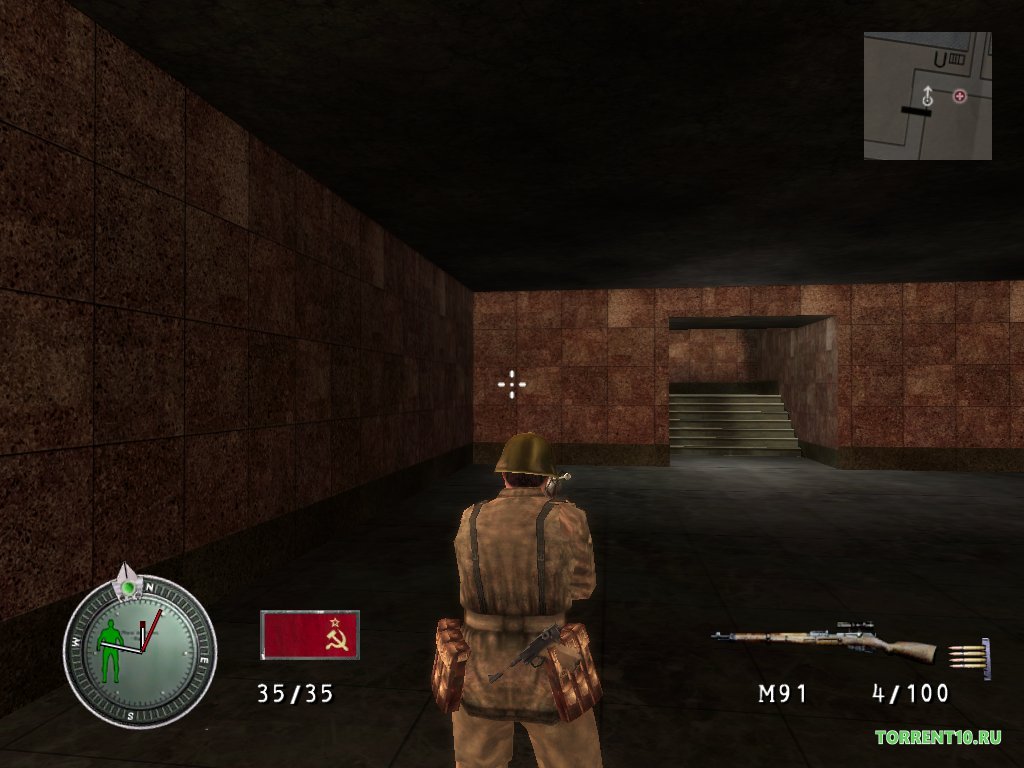Select the red objective marker on minimap
1024x768 pixels.
coord(960,96)
